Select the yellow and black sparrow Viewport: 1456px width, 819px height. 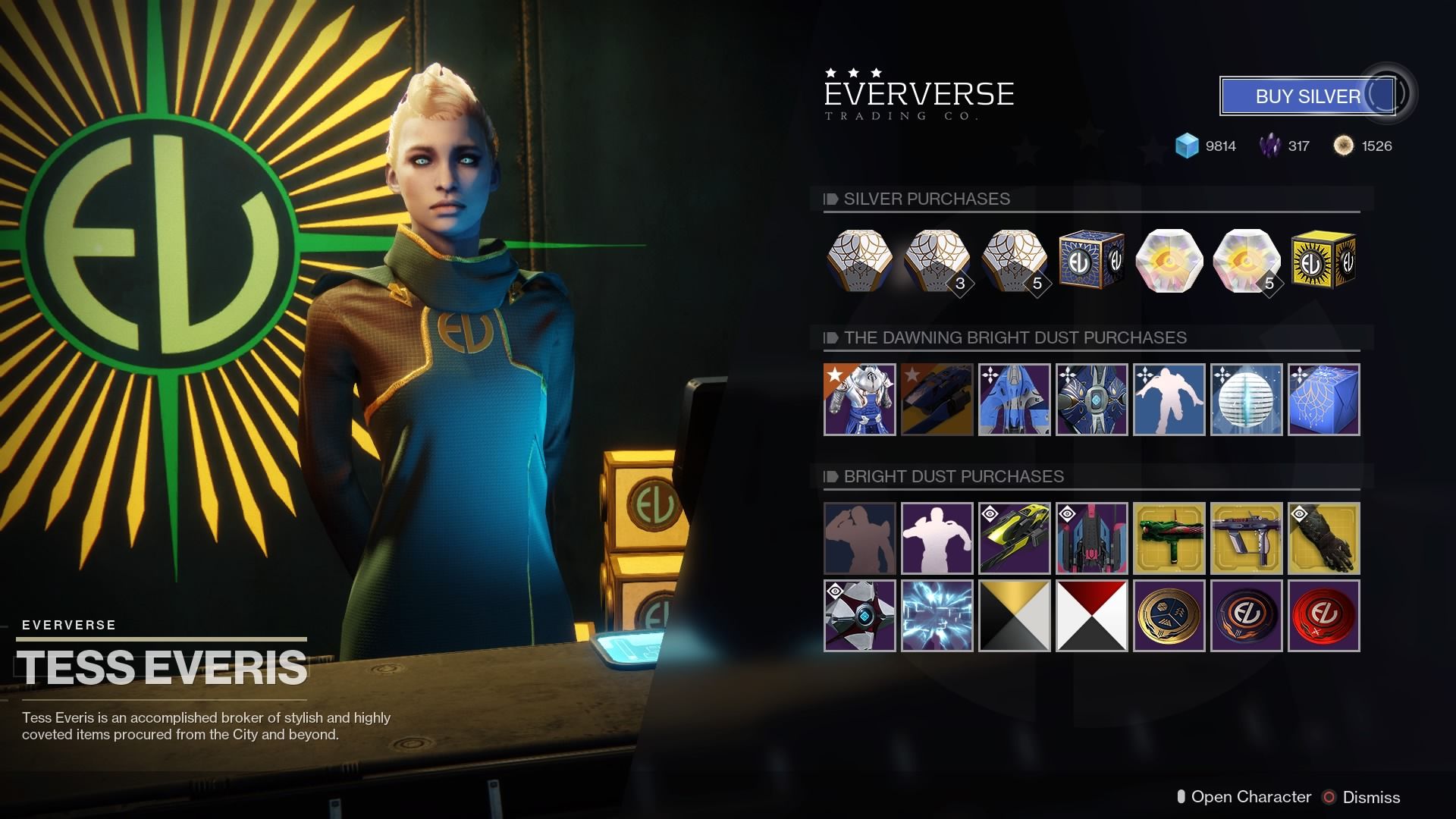tap(1014, 538)
